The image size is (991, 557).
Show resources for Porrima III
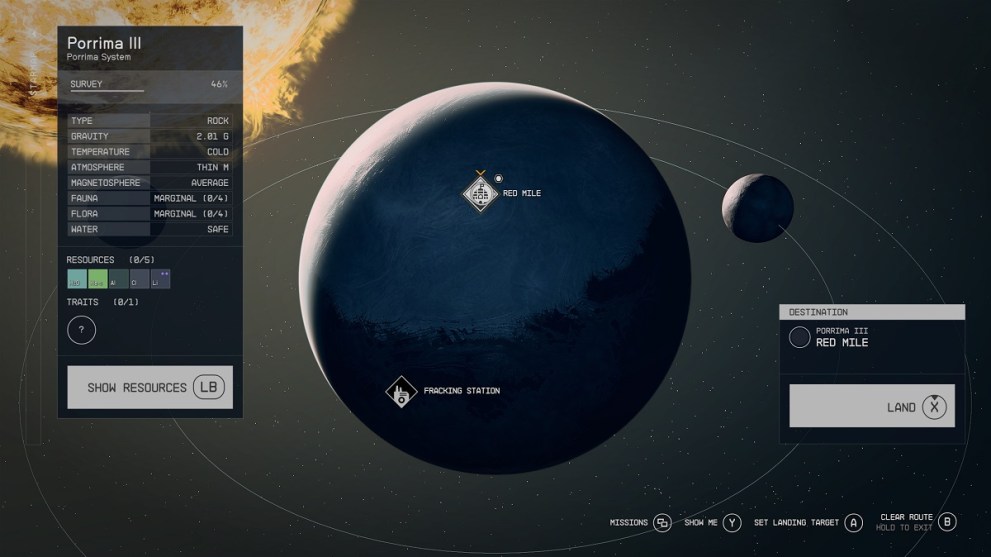pos(150,387)
